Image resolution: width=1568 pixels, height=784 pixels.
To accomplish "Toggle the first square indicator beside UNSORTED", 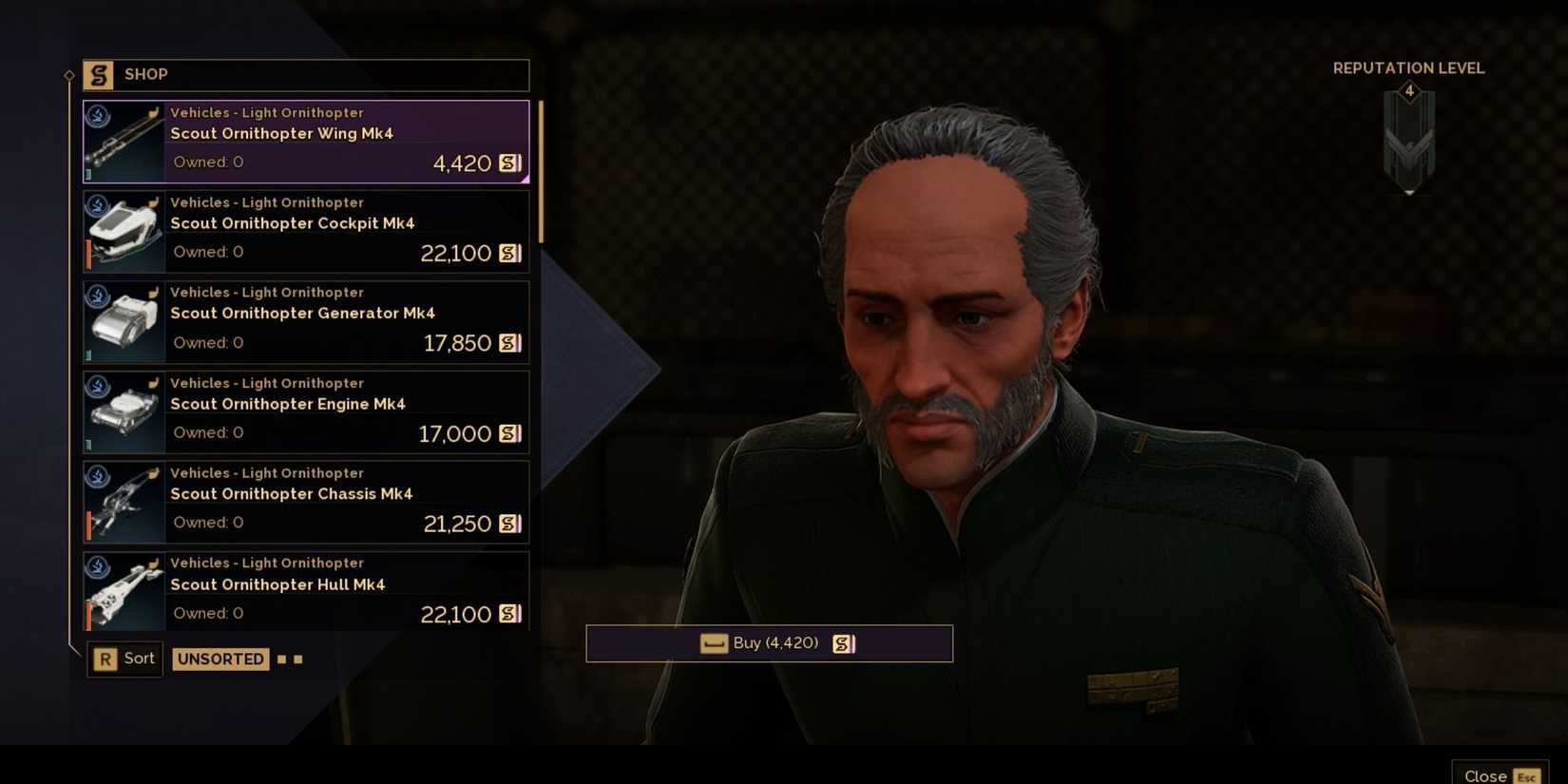I will pos(280,659).
